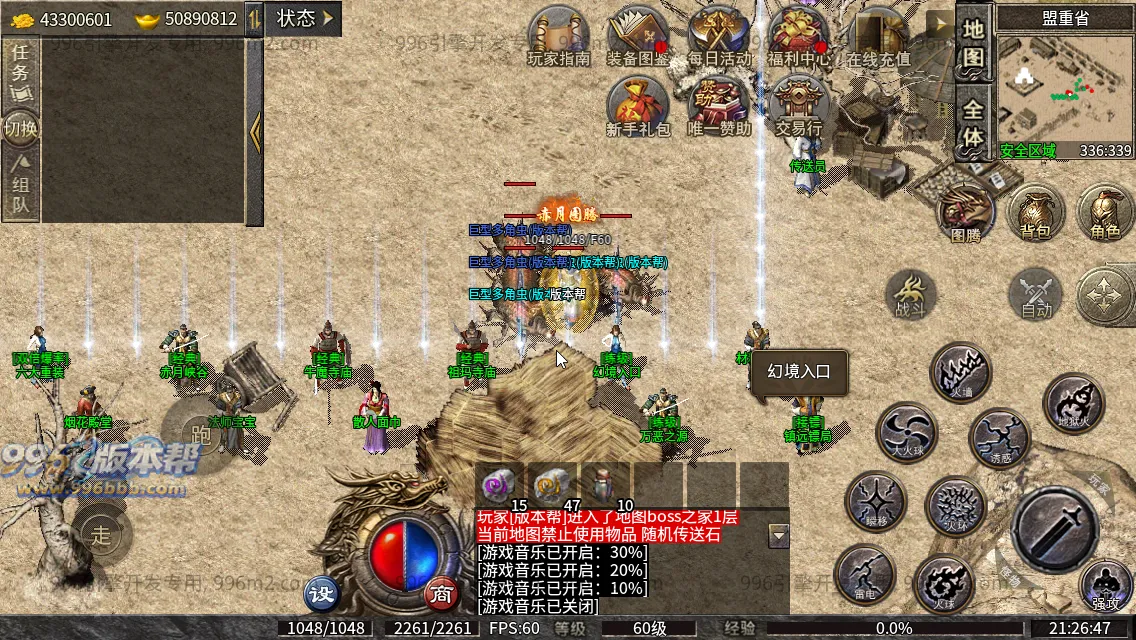Open the 商 shop button

441,593
